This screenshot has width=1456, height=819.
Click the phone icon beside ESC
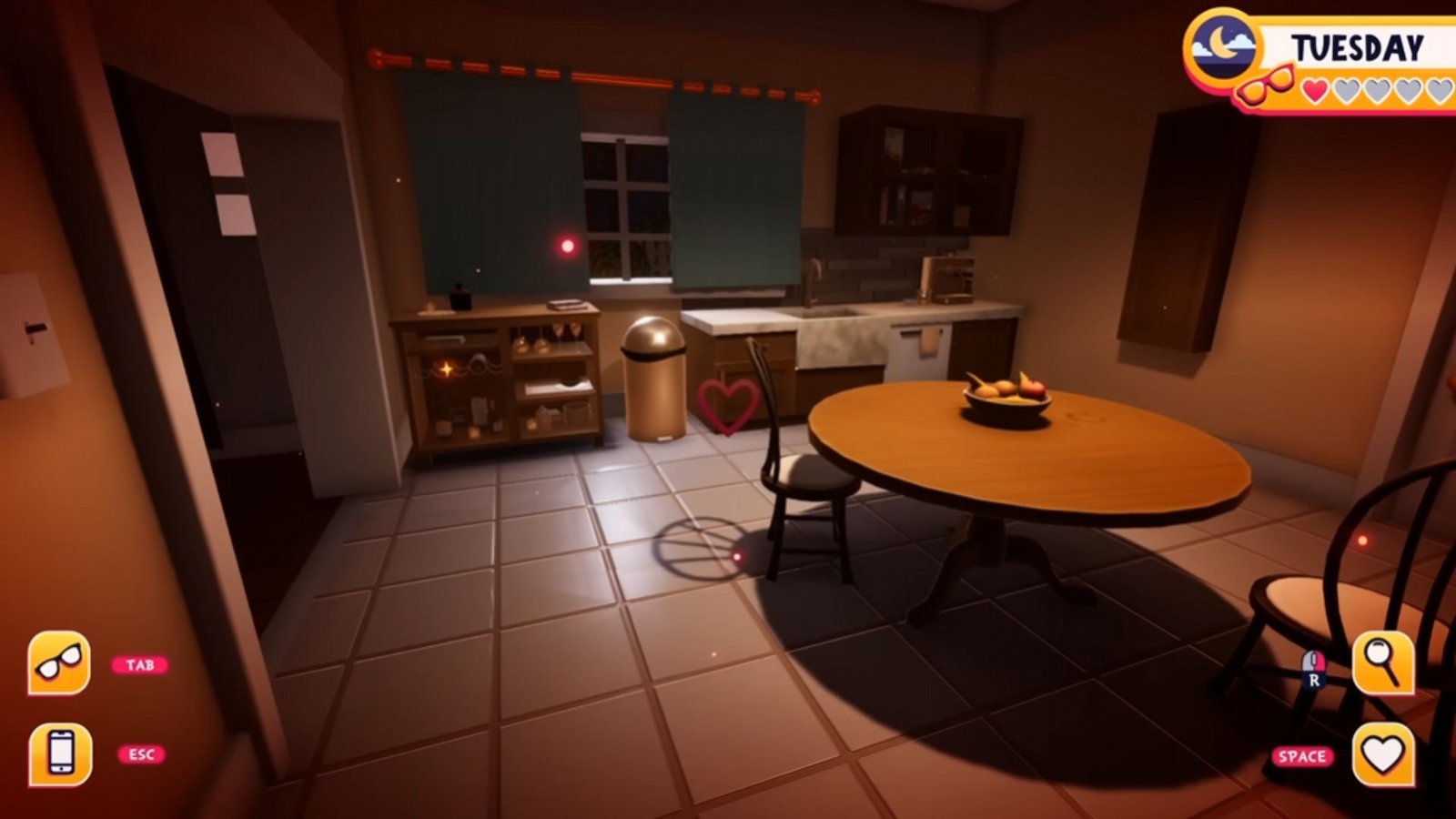(60, 753)
